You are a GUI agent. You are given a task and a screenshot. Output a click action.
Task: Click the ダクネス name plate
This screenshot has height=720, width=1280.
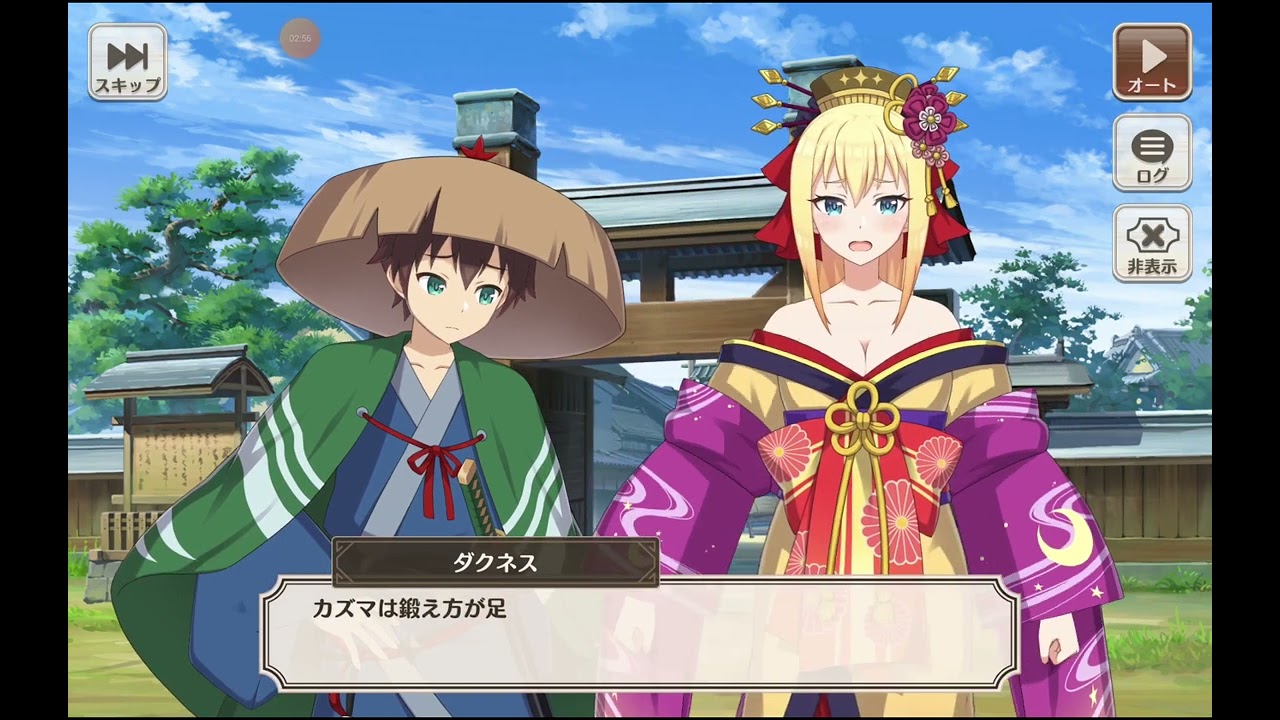497,563
